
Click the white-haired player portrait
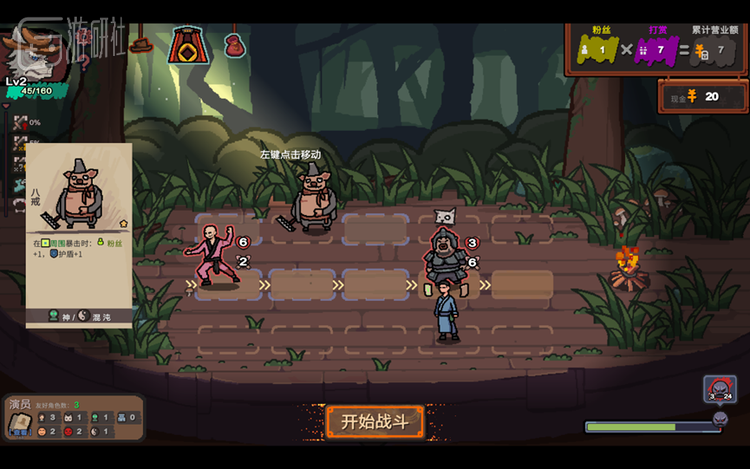tap(28, 50)
